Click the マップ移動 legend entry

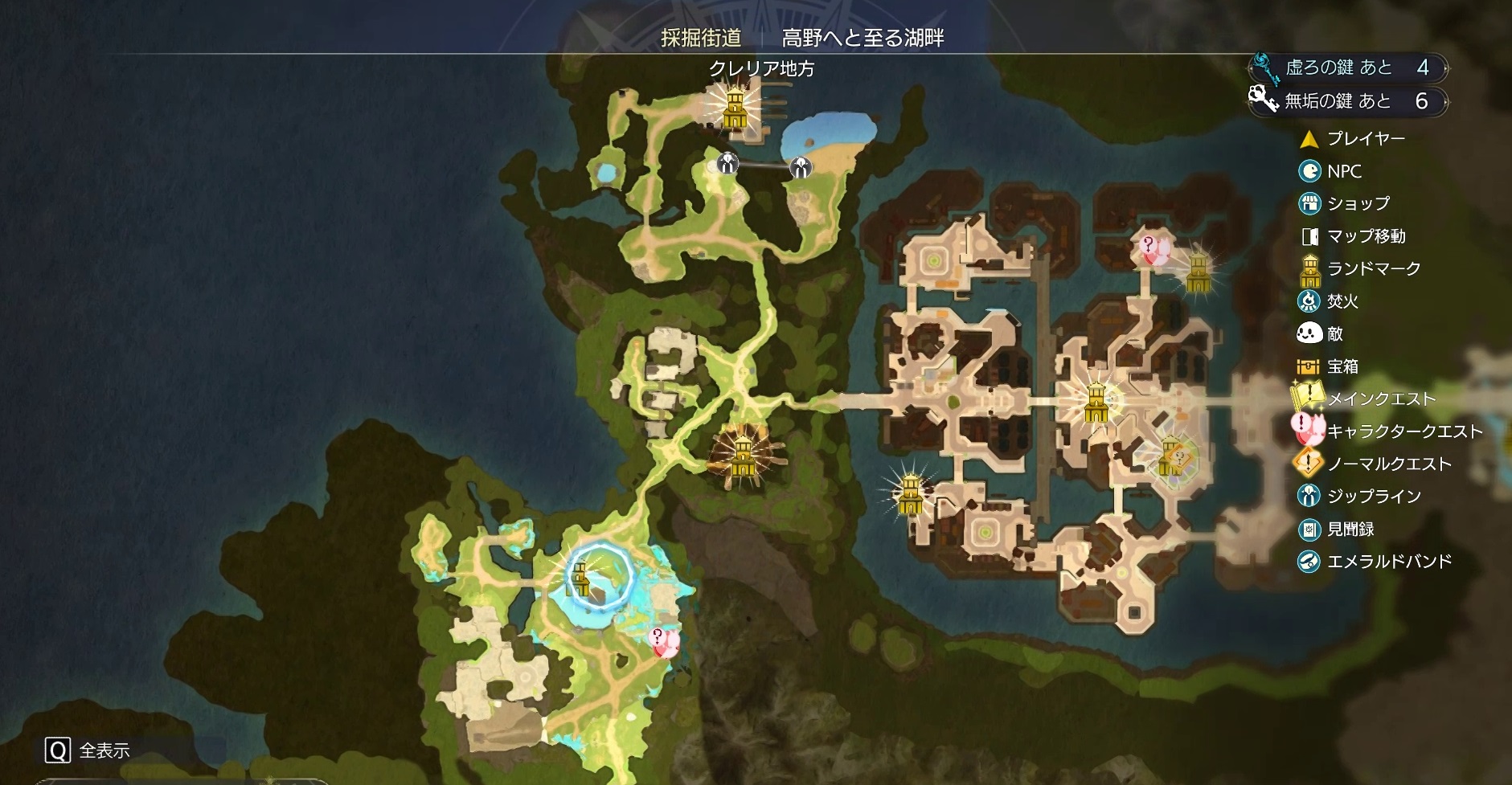pyautogui.click(x=1365, y=236)
